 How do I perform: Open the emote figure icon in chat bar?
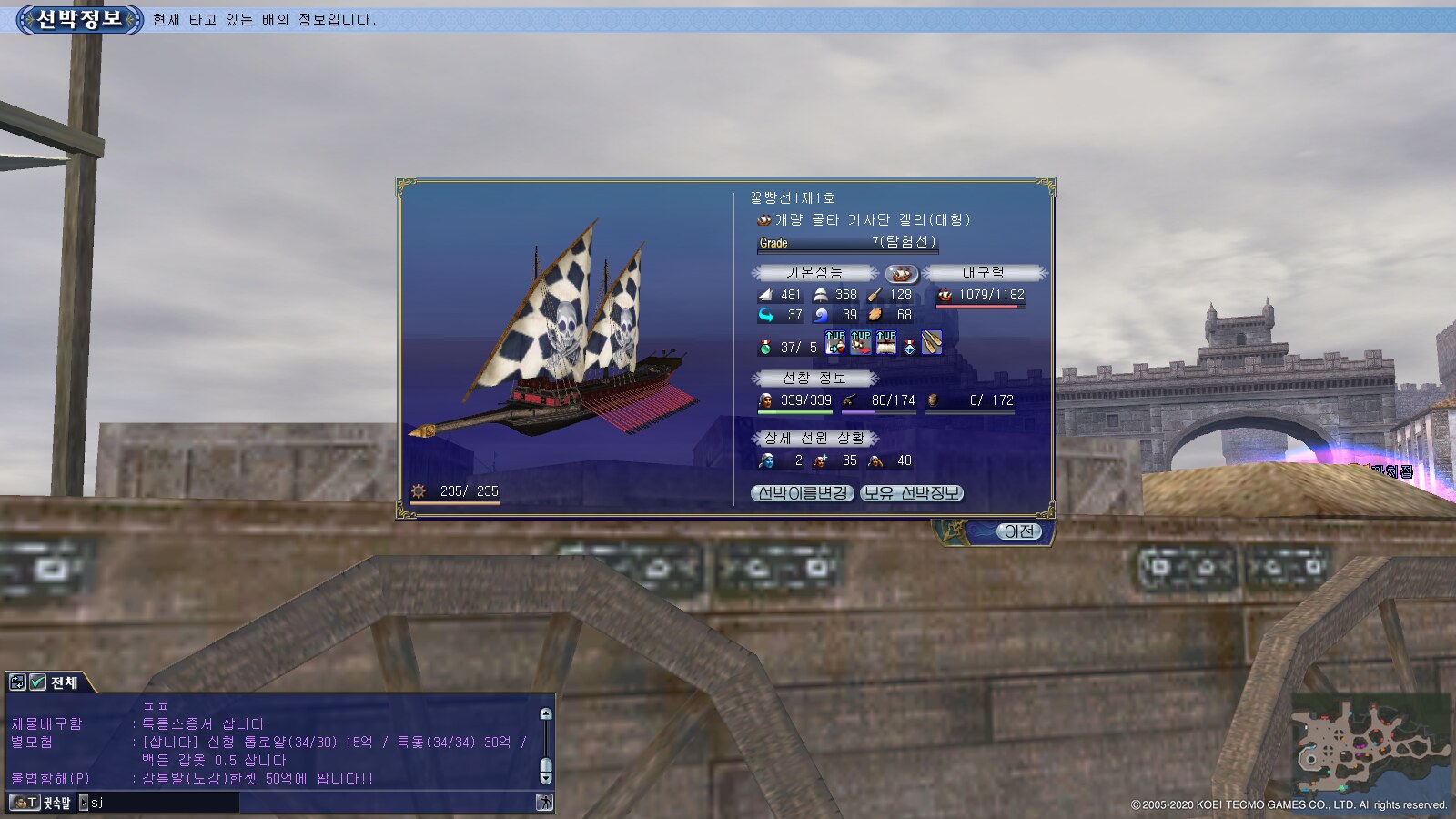tap(544, 803)
